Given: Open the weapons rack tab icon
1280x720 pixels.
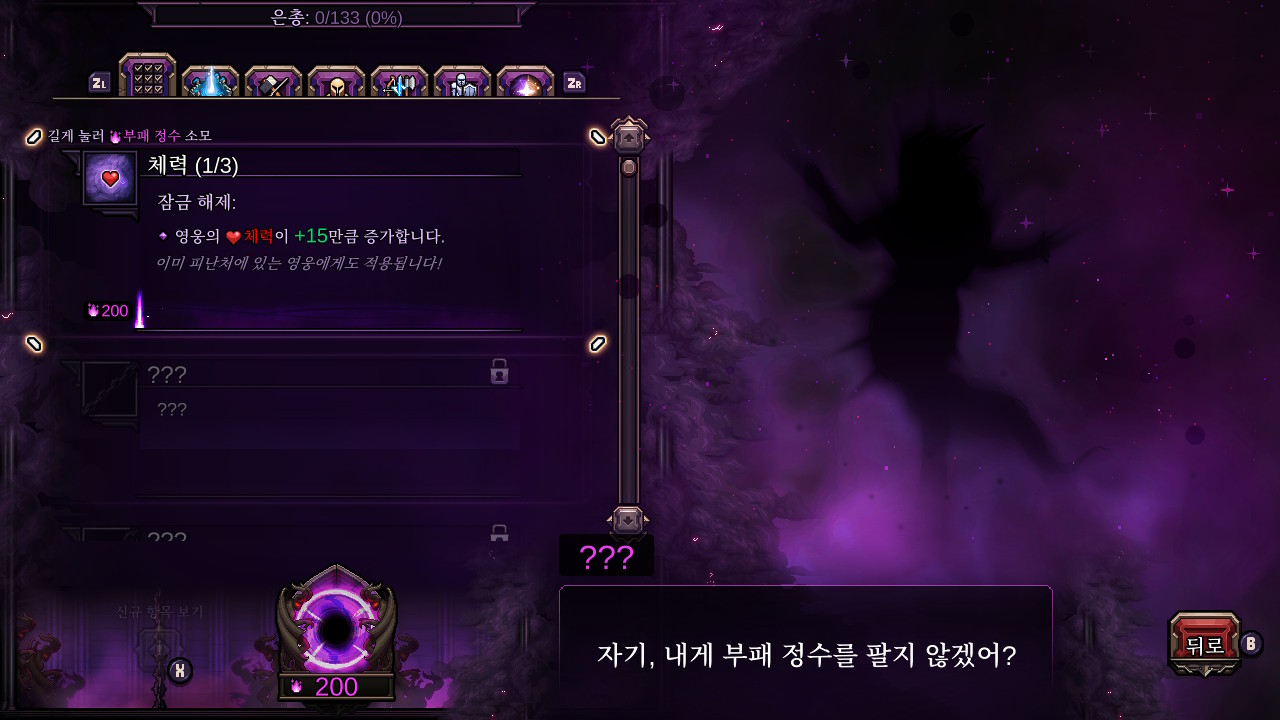Looking at the screenshot, I should pyautogui.click(x=399, y=79).
